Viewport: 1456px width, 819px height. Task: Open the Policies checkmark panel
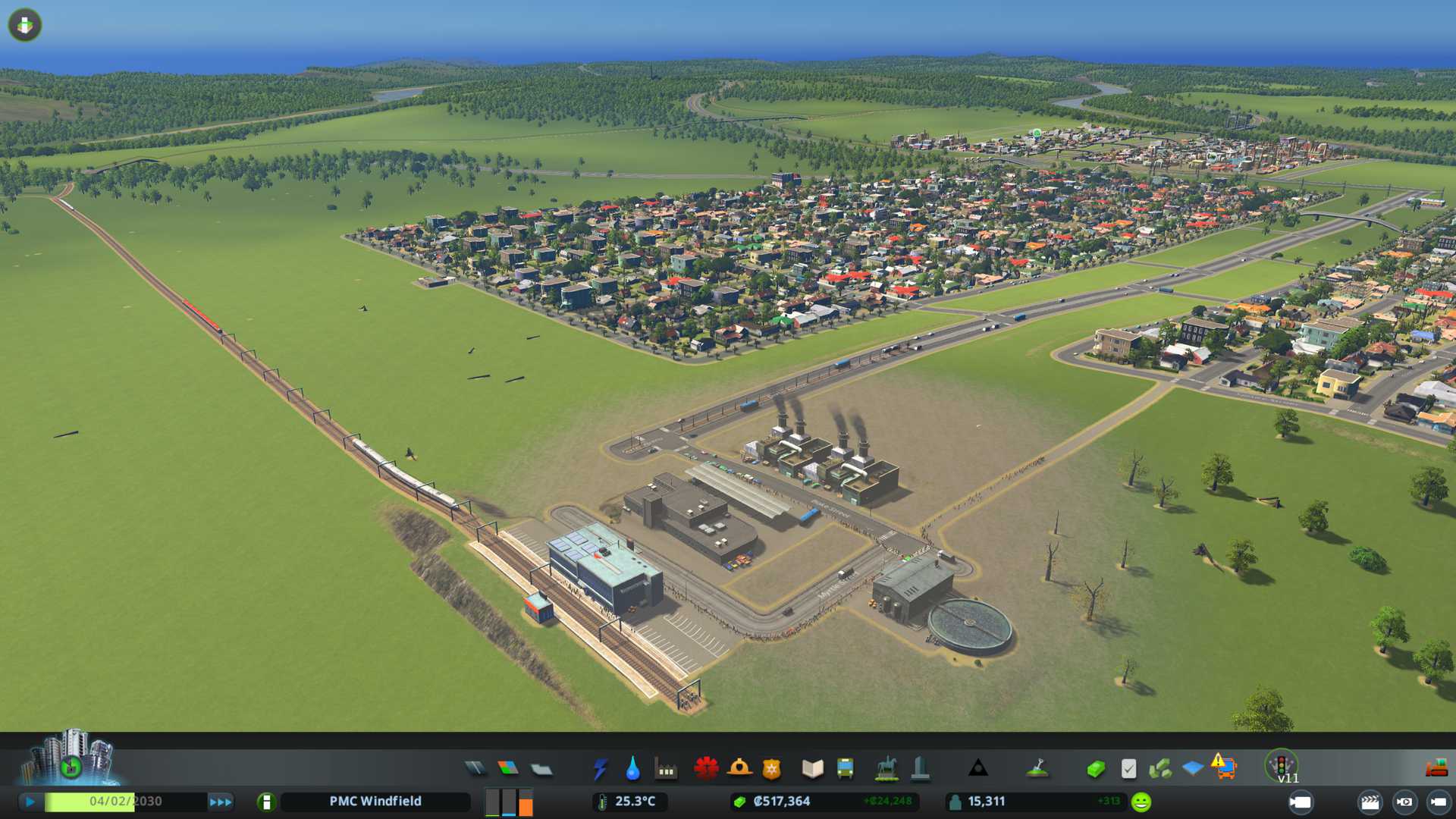tap(1128, 769)
